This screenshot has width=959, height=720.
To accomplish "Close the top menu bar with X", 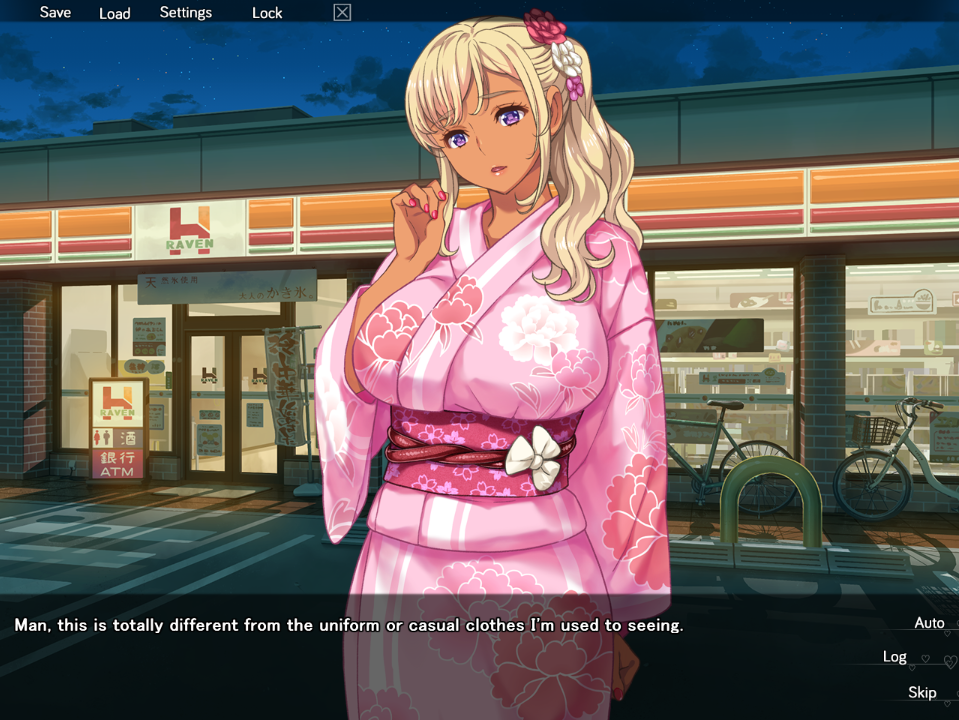I will click(342, 13).
